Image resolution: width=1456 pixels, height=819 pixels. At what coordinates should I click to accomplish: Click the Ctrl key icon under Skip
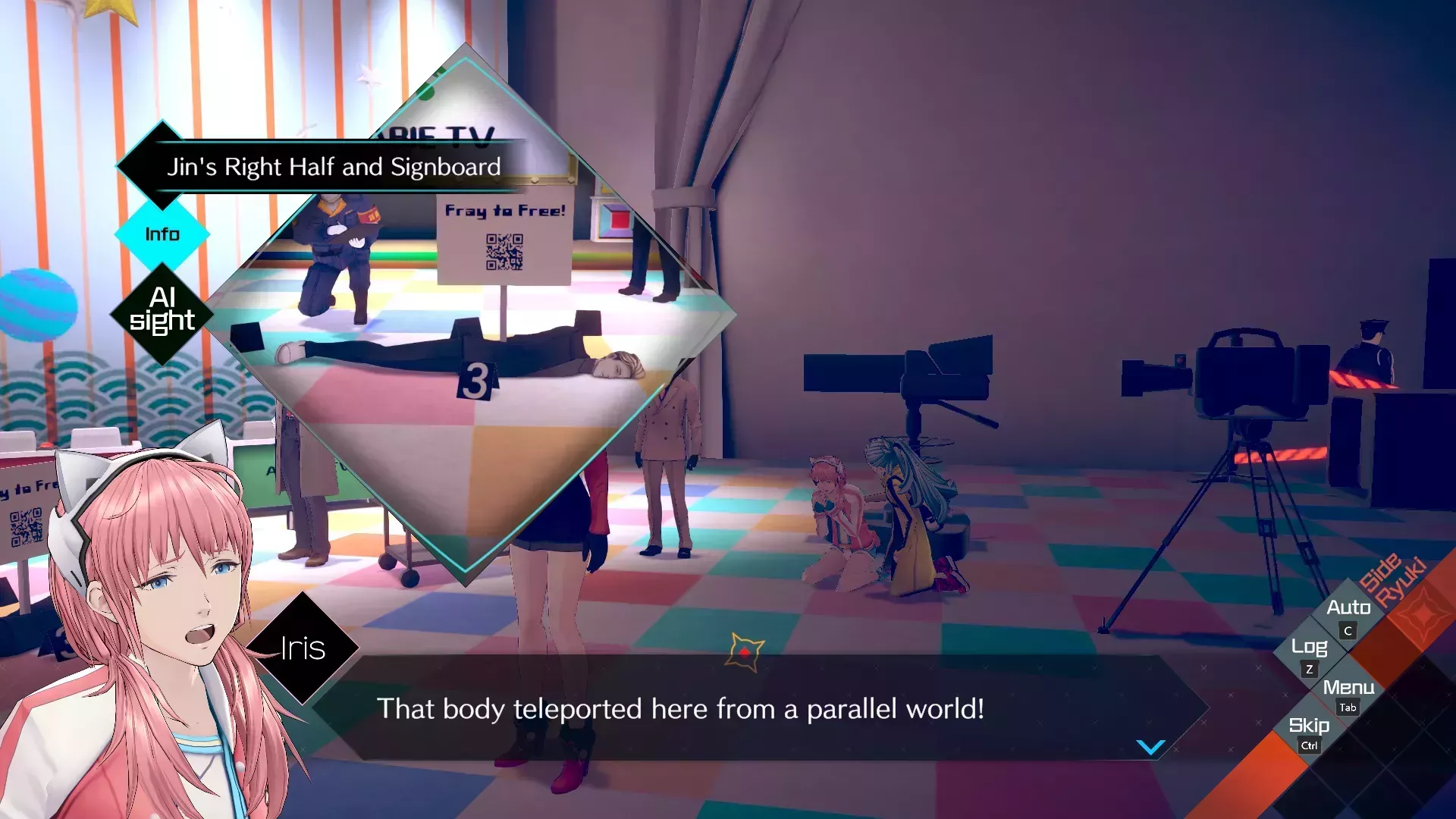[1309, 746]
